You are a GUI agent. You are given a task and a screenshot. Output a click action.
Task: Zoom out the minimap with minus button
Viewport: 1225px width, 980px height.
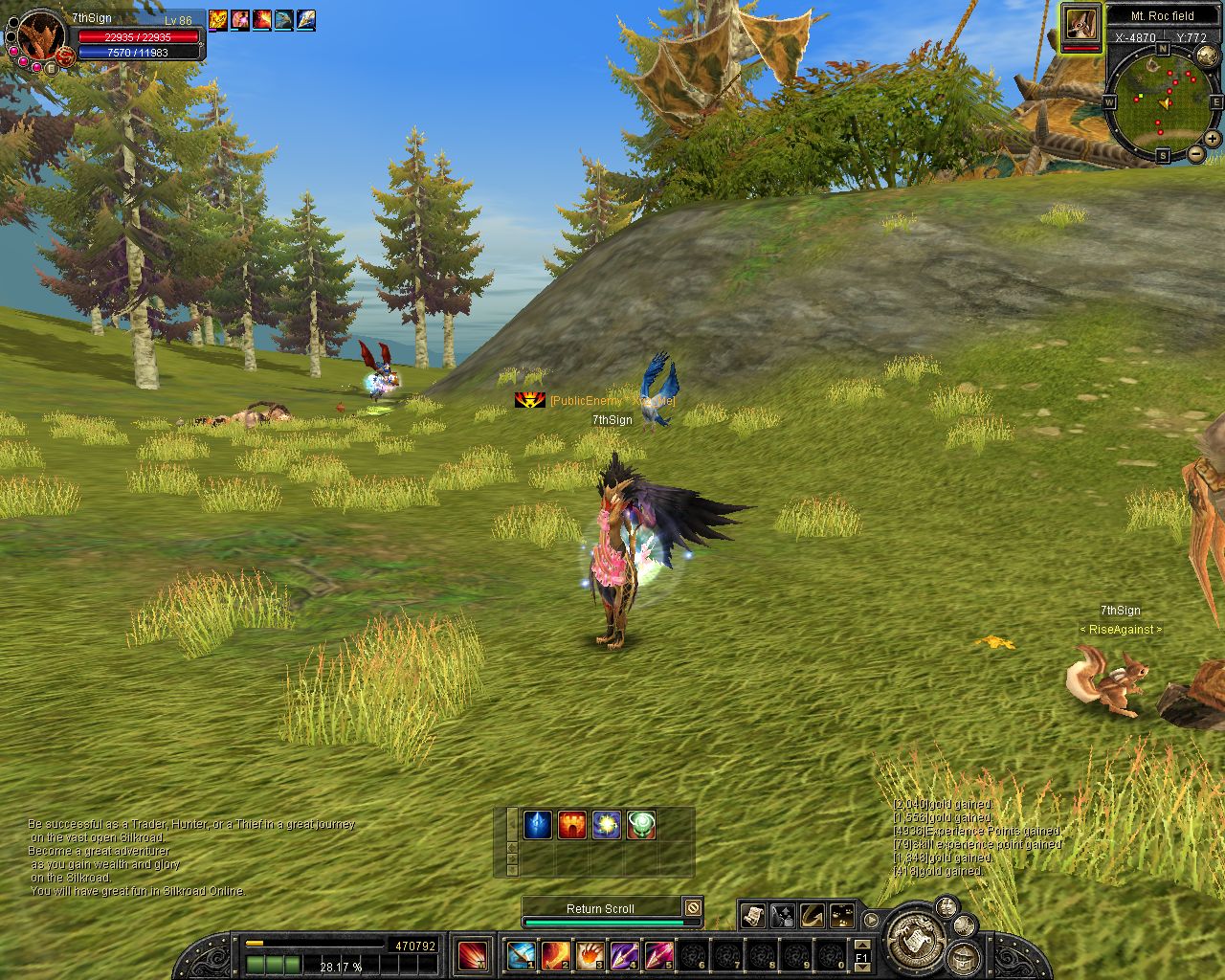tap(1196, 154)
